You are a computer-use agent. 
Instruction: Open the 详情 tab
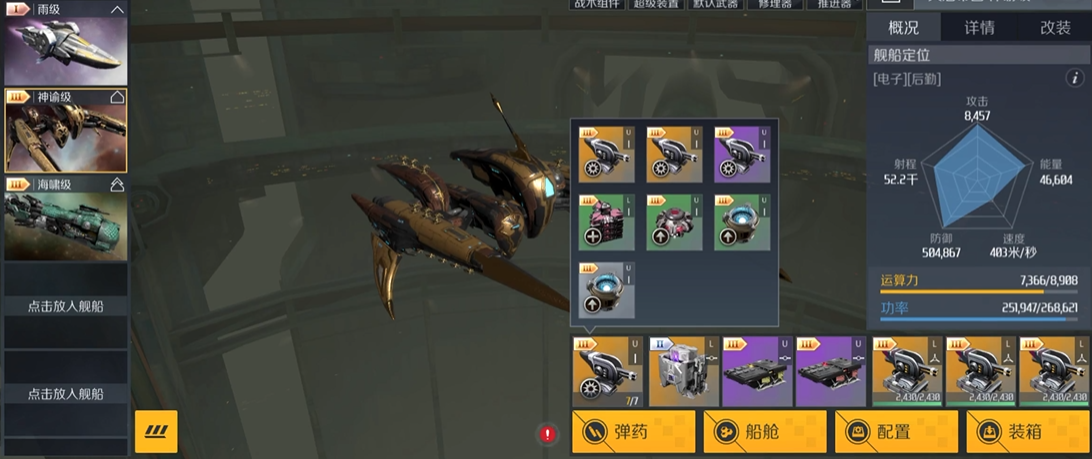[979, 28]
